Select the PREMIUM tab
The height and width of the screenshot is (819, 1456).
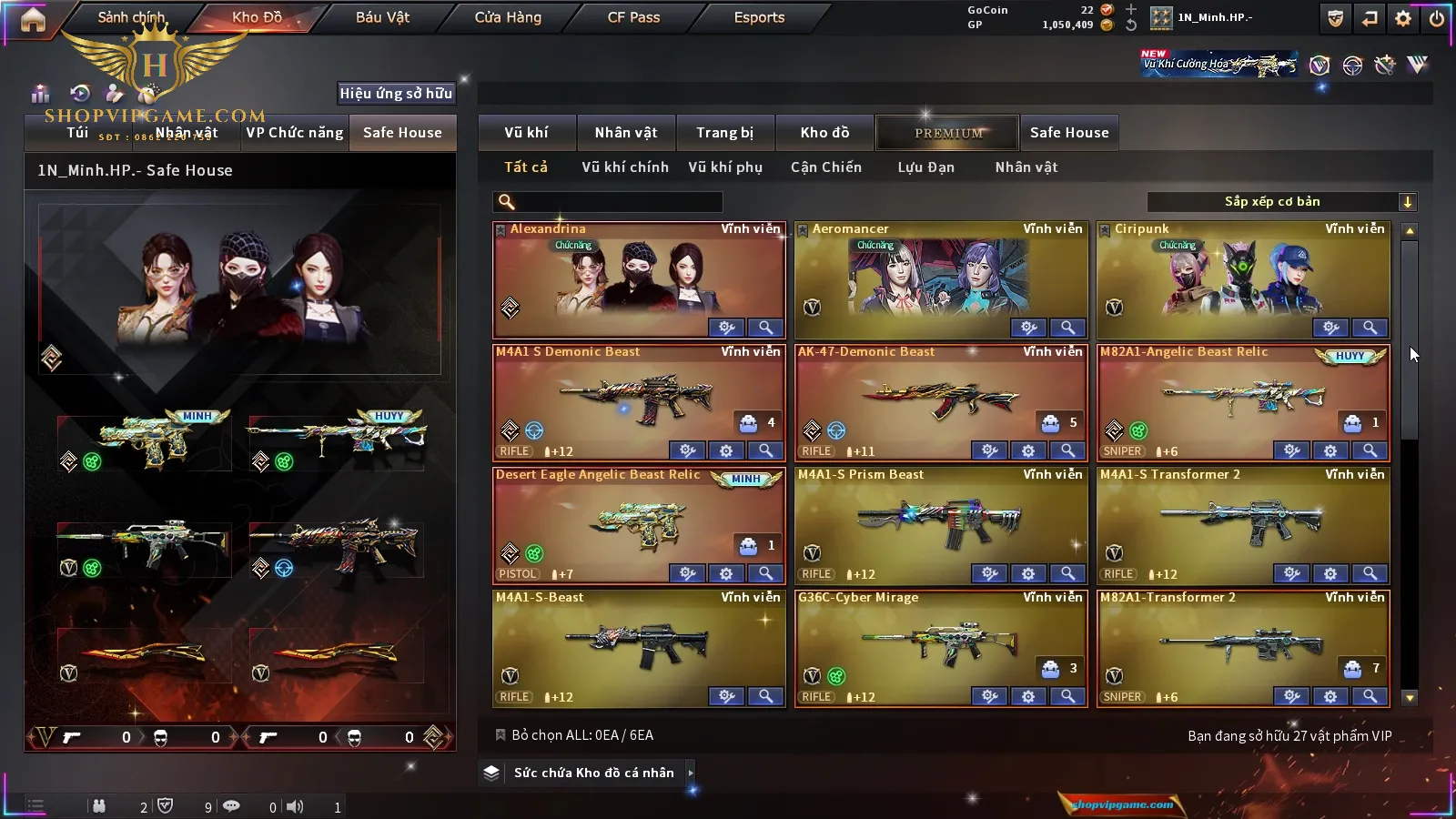tap(948, 133)
